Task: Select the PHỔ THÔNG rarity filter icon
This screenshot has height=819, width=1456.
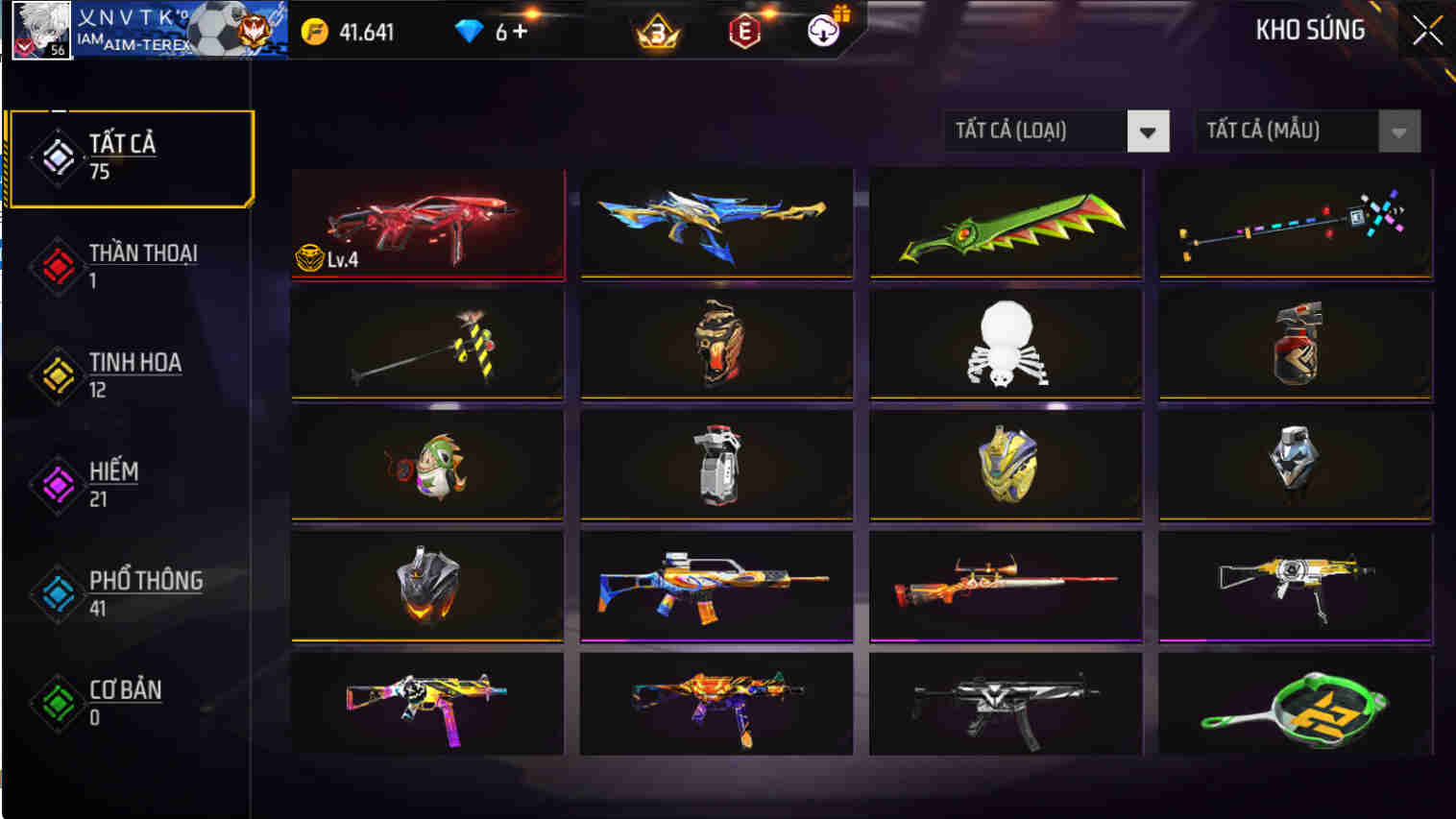Action: pos(58,594)
